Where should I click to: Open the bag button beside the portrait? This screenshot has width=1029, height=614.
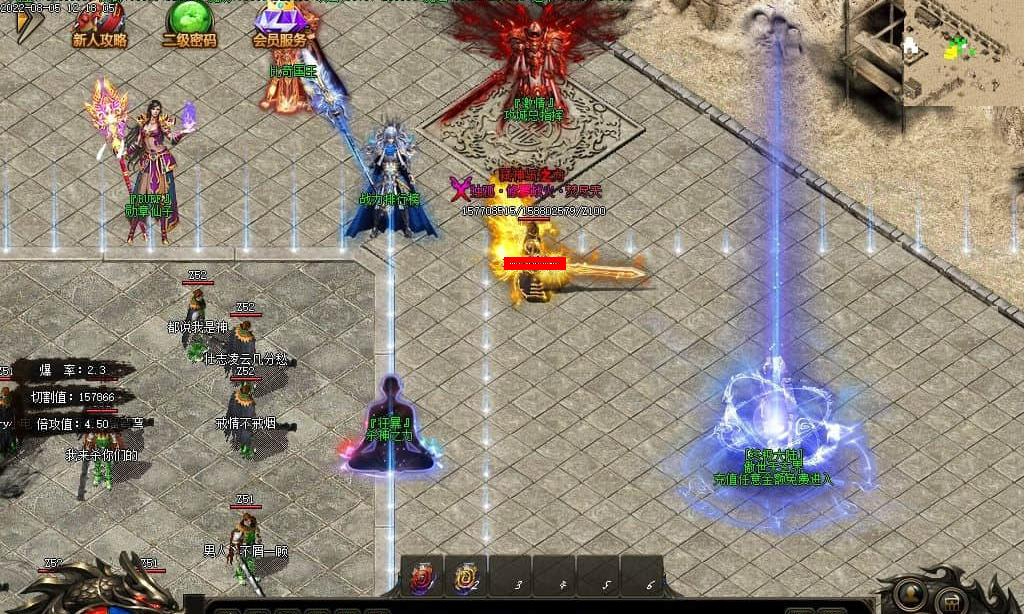click(952, 600)
